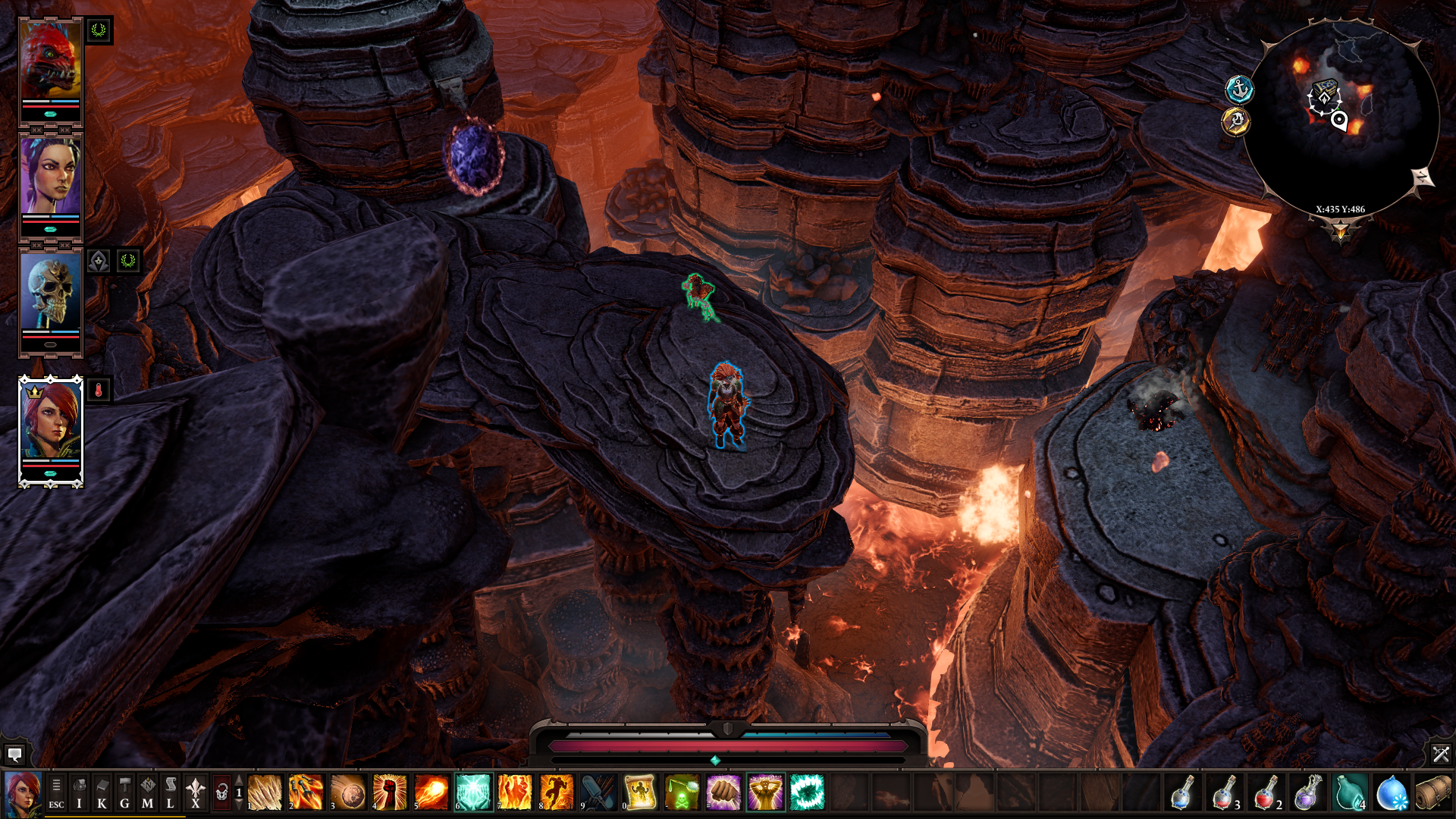Screen dimensions: 1456x819
Task: Open the map with the M button
Action: tap(147, 793)
